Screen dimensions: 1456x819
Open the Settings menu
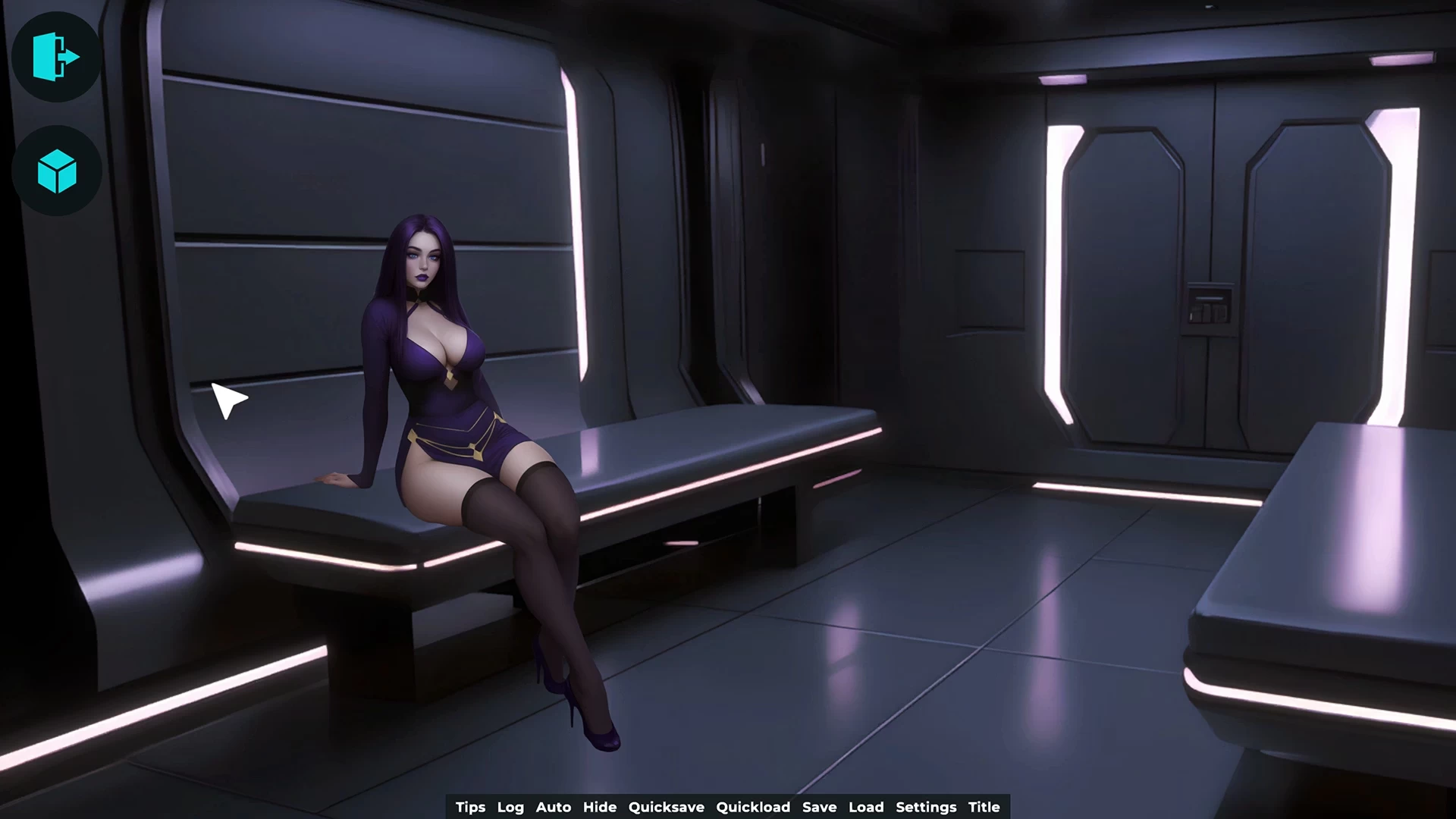click(925, 807)
